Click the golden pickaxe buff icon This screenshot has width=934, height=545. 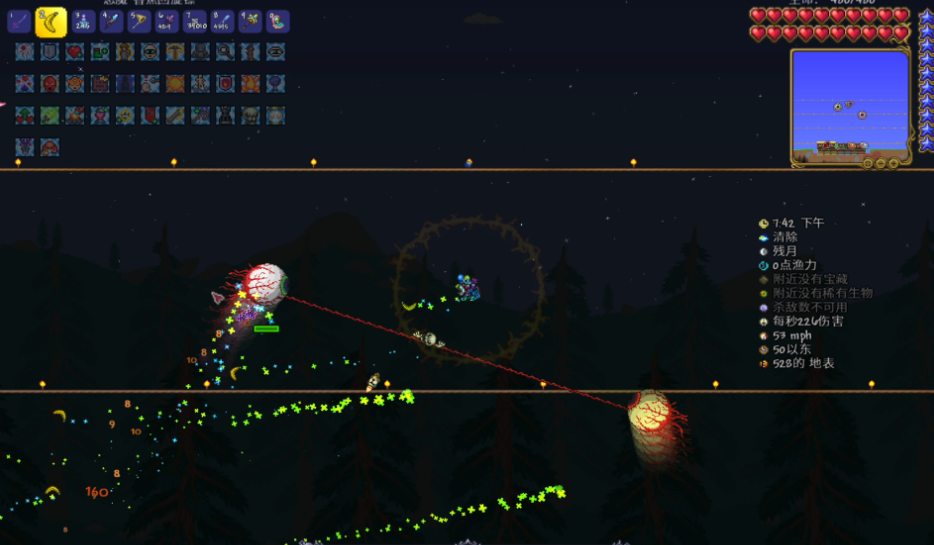click(x=175, y=51)
